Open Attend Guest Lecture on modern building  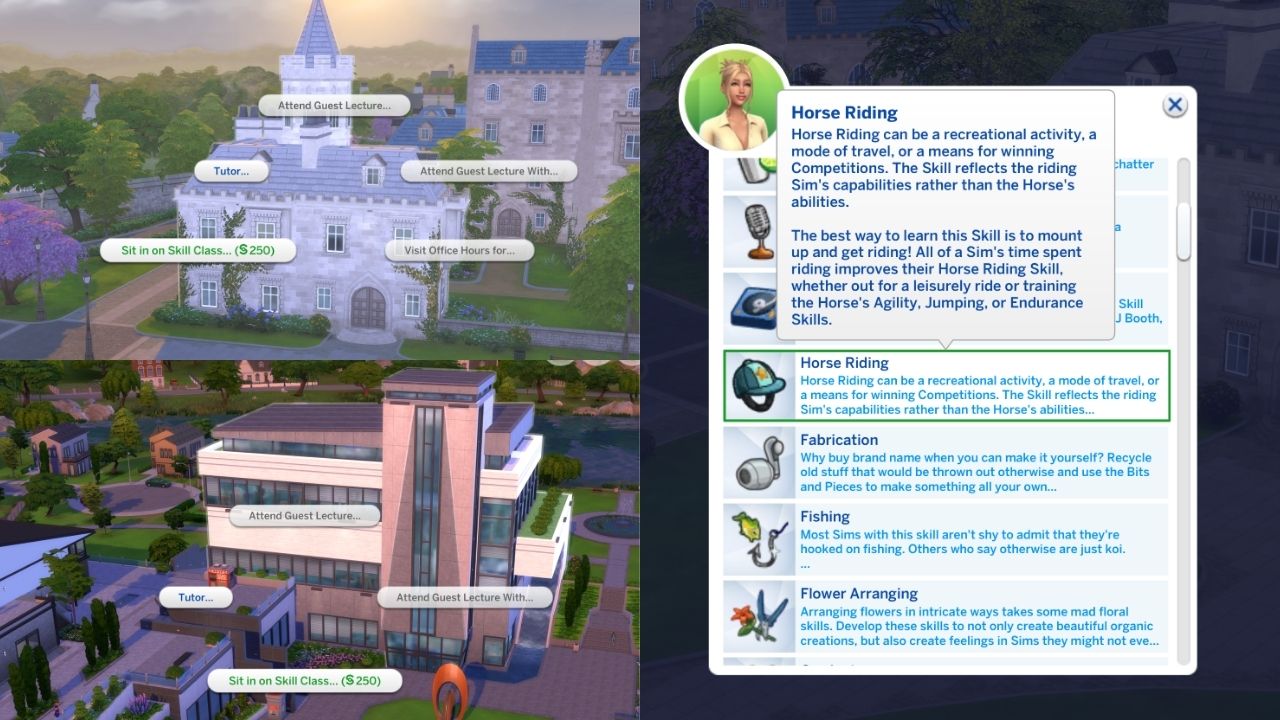click(x=305, y=515)
